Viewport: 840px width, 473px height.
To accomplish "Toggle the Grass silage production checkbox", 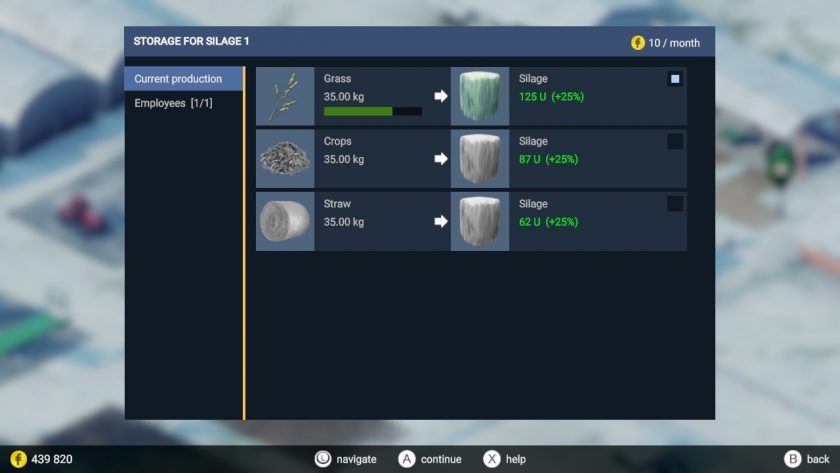I will point(675,79).
